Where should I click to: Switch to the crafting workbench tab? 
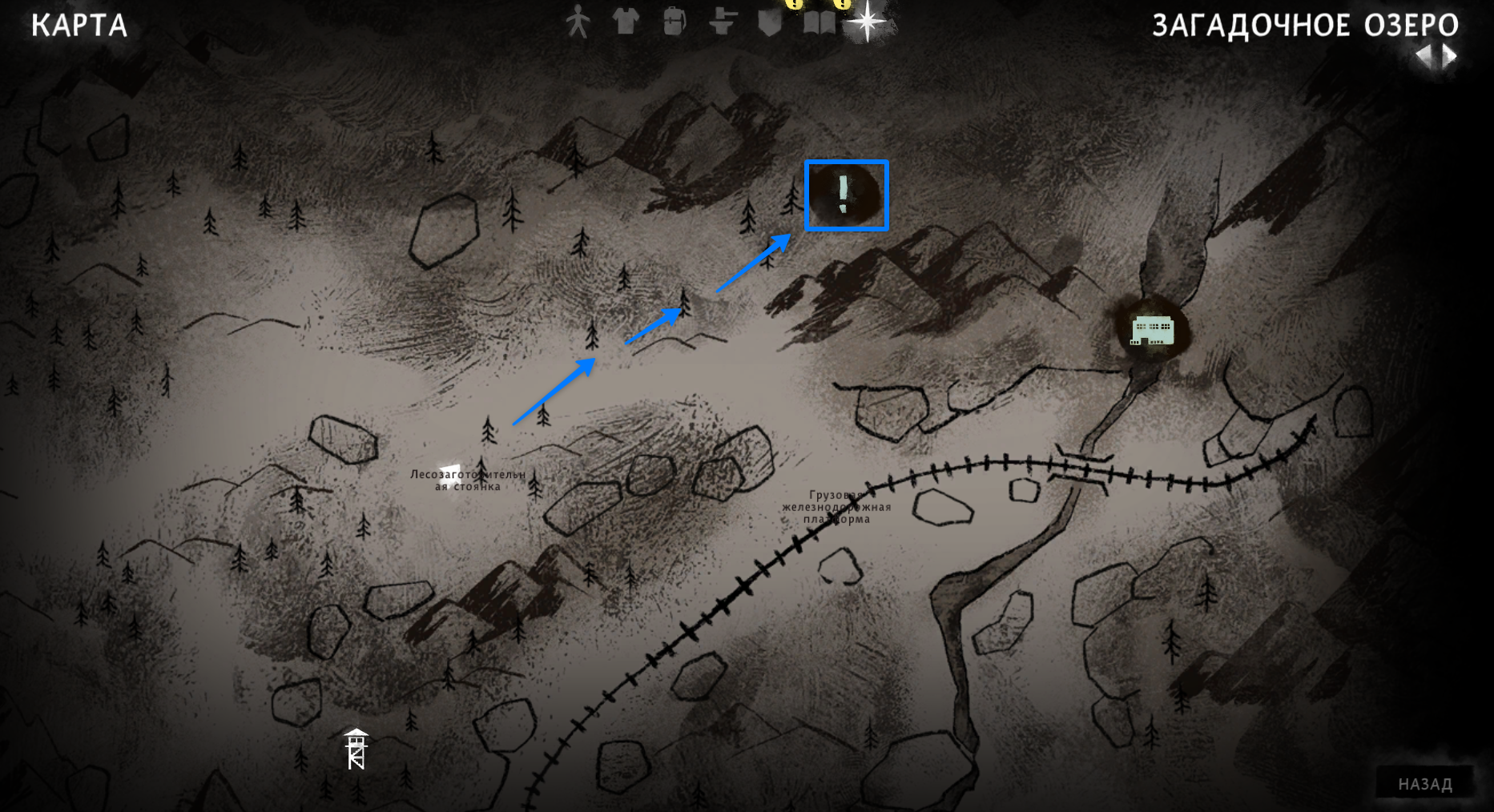[722, 22]
